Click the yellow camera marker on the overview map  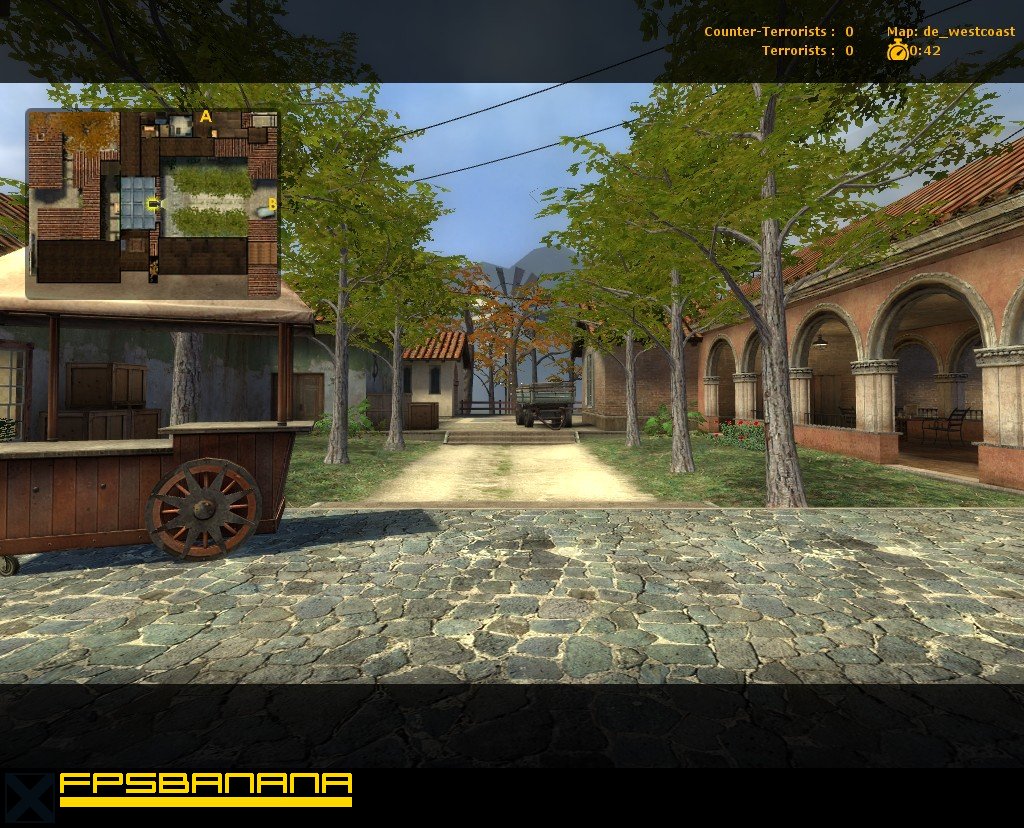pos(153,204)
